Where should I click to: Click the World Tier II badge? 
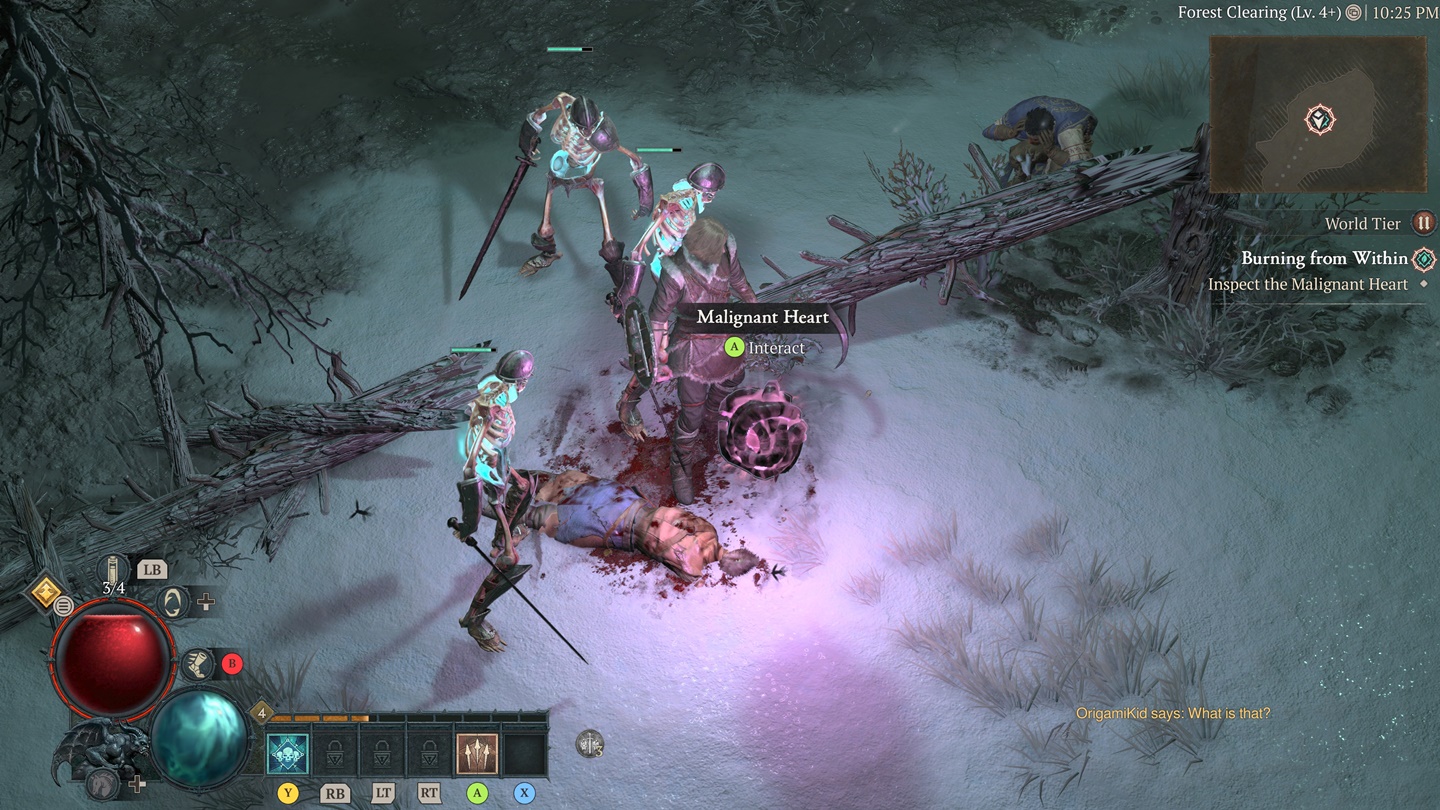[1423, 223]
